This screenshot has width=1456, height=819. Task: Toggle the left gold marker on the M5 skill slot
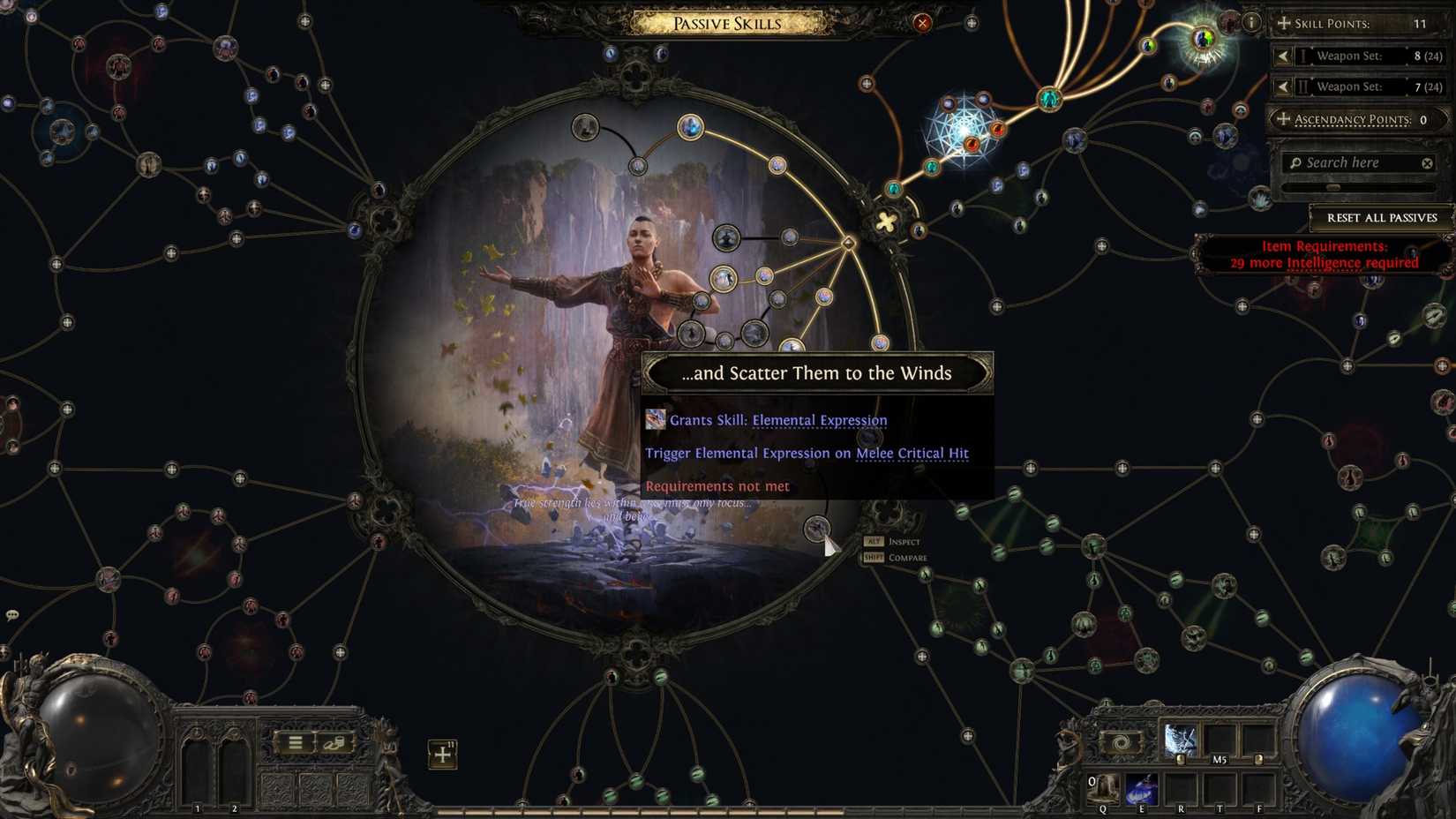point(1181,759)
